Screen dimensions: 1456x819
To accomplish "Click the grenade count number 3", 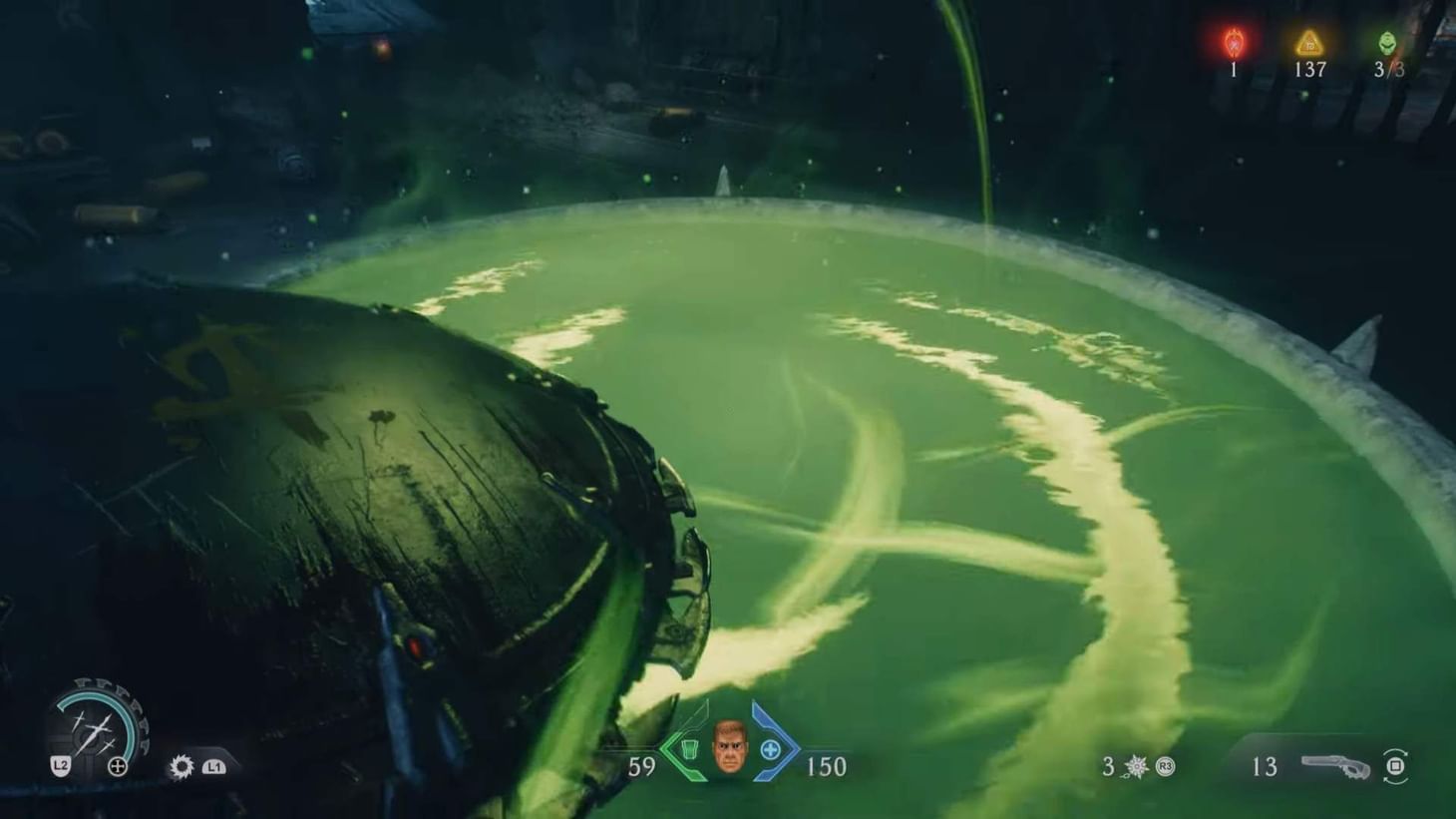I will click(x=1107, y=767).
